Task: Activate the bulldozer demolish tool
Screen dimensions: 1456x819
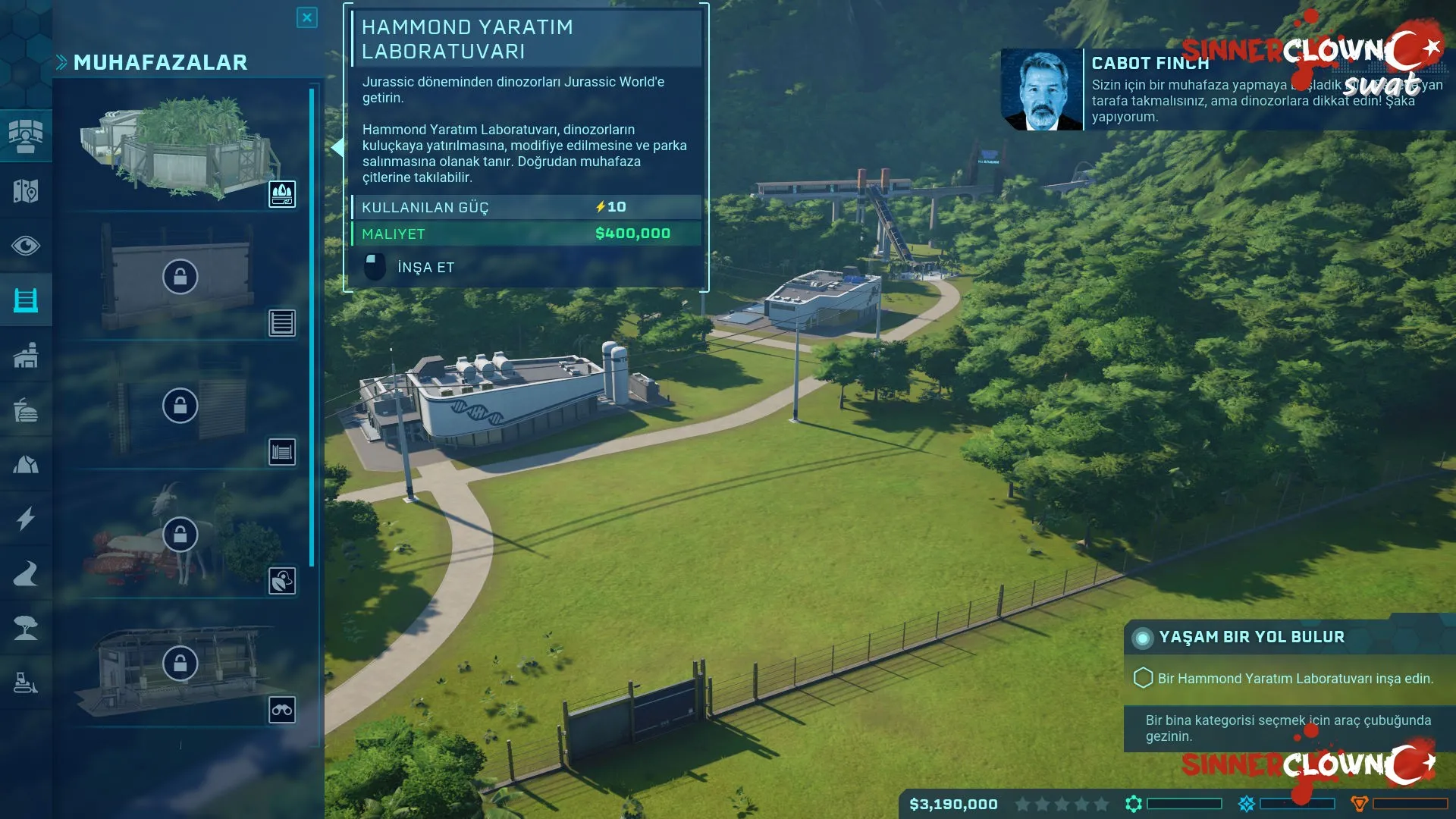Action: pos(26,683)
